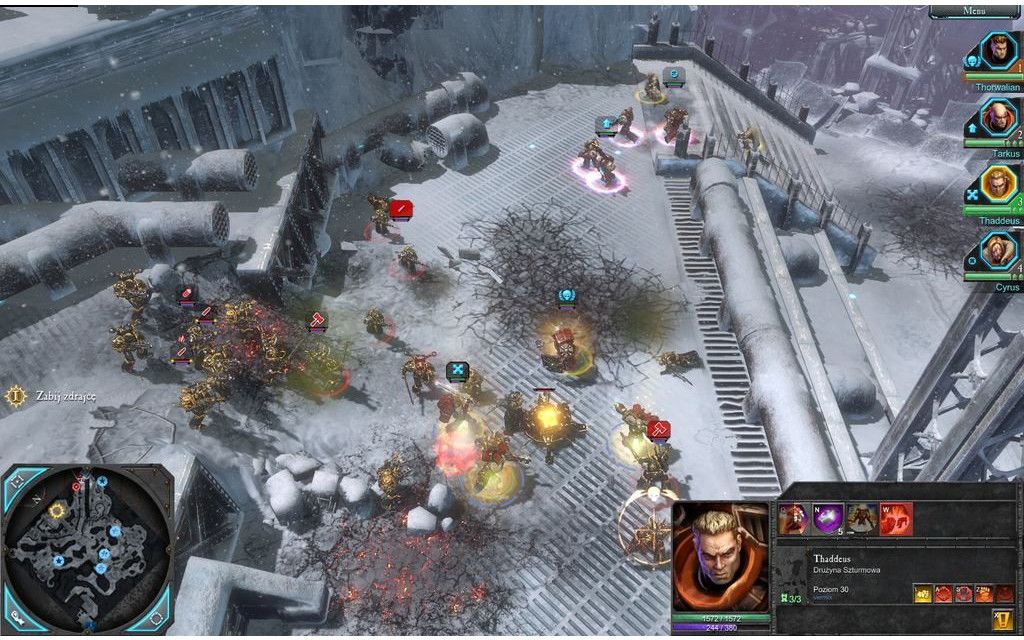Click the minimap's top-left corner button
The image size is (1024, 640).
[16, 481]
